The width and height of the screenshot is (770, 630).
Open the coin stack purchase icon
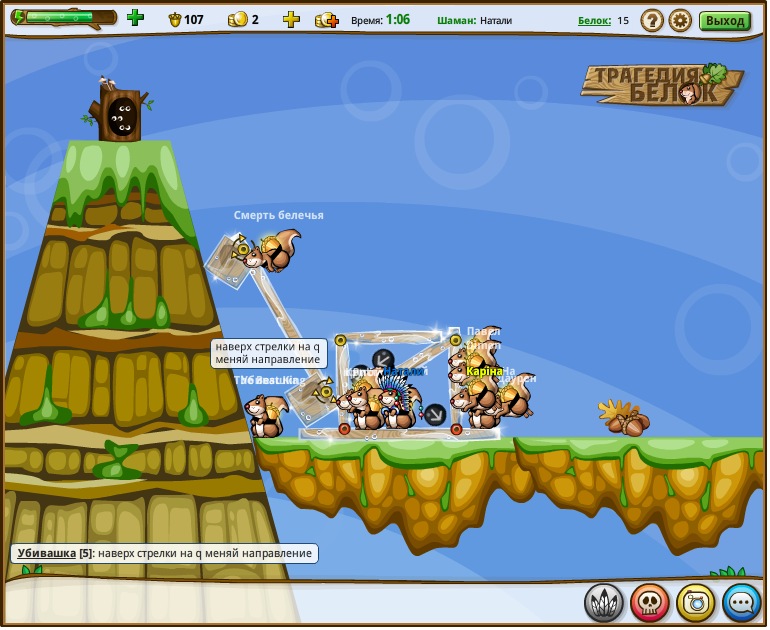point(326,20)
